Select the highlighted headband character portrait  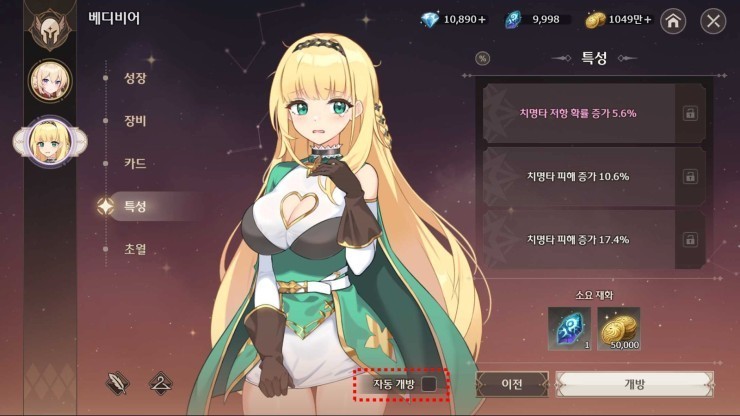(x=48, y=141)
